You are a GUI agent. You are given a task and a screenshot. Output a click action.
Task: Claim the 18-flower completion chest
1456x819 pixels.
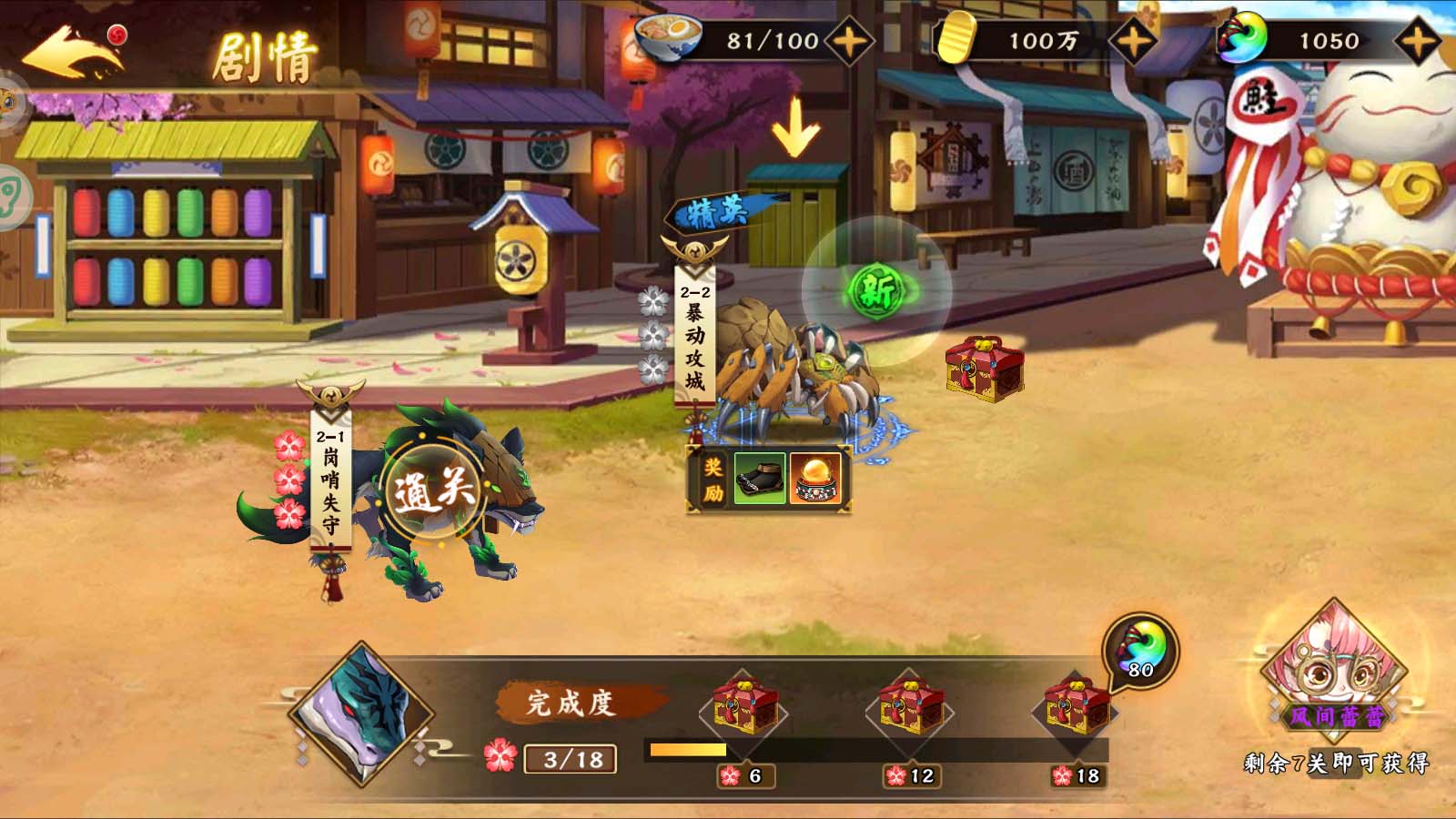(1077, 707)
